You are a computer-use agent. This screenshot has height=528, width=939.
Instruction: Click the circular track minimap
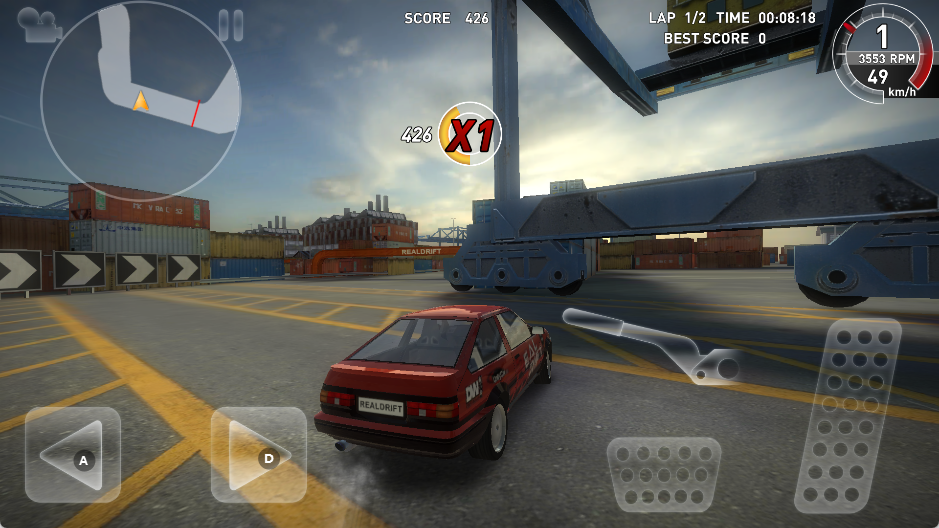(140, 98)
